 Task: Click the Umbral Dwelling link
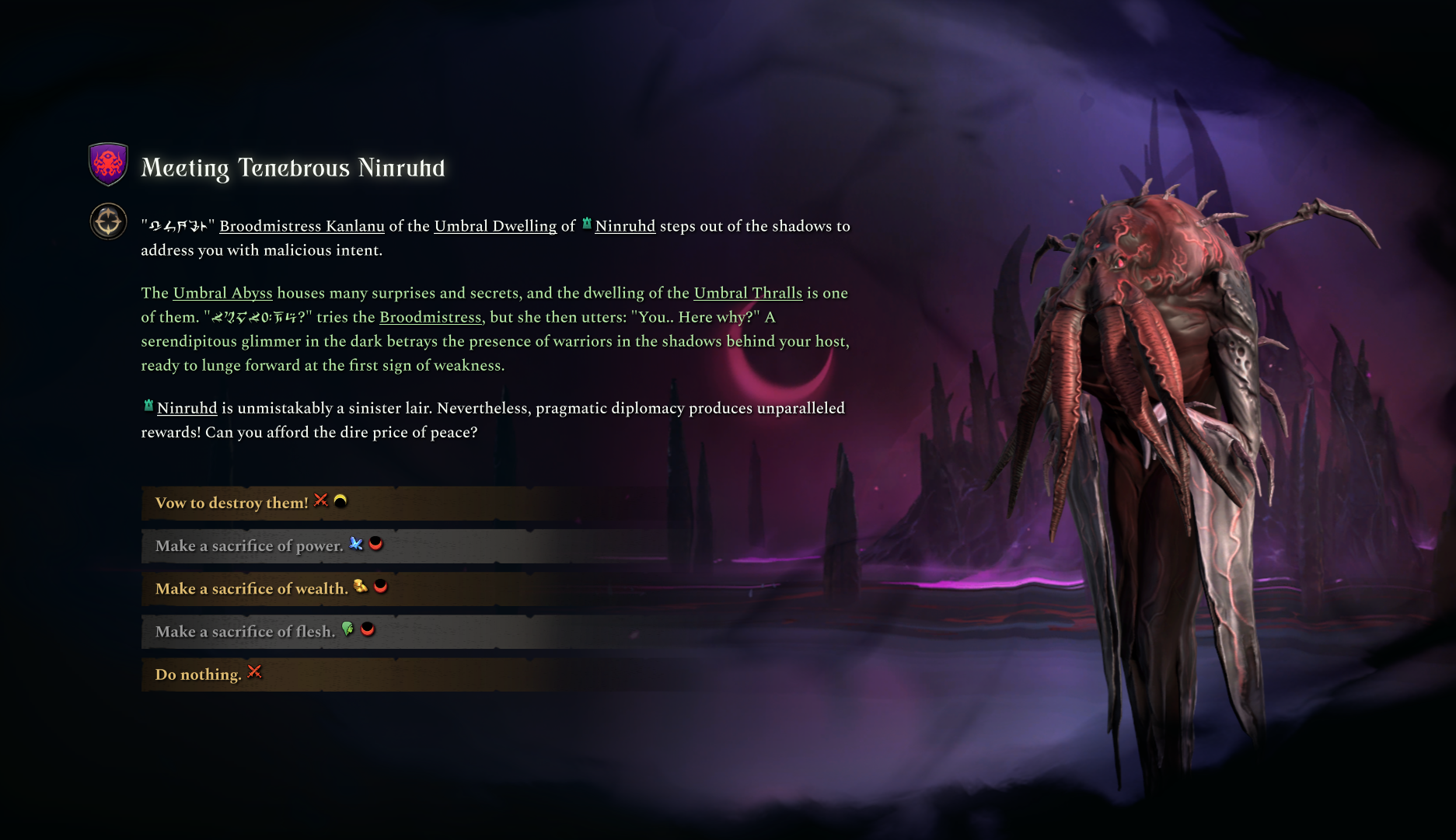[496, 226]
